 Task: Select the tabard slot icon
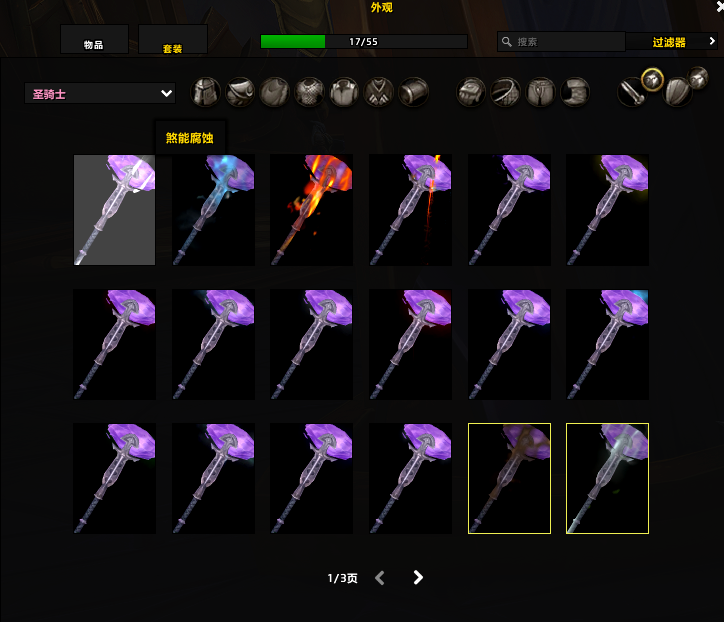point(378,93)
